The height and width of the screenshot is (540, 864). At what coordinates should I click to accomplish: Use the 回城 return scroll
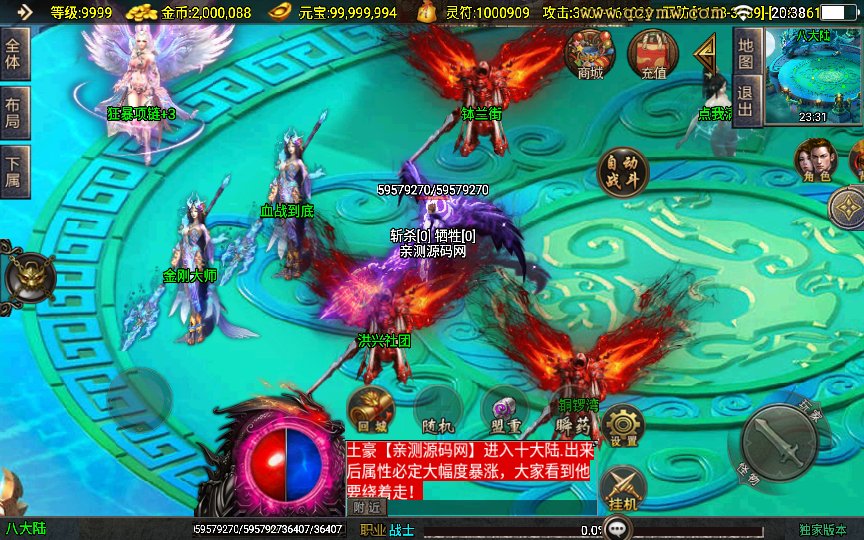pyautogui.click(x=370, y=410)
